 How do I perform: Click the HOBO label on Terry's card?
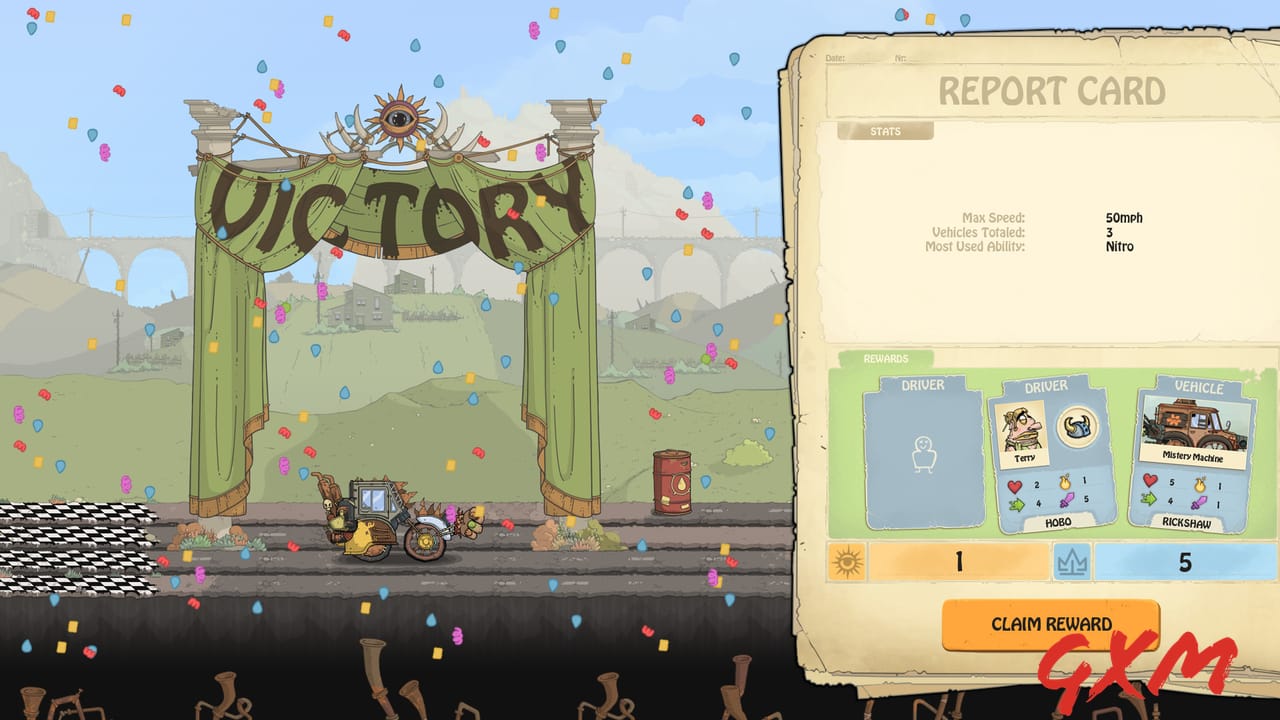coord(1059,522)
